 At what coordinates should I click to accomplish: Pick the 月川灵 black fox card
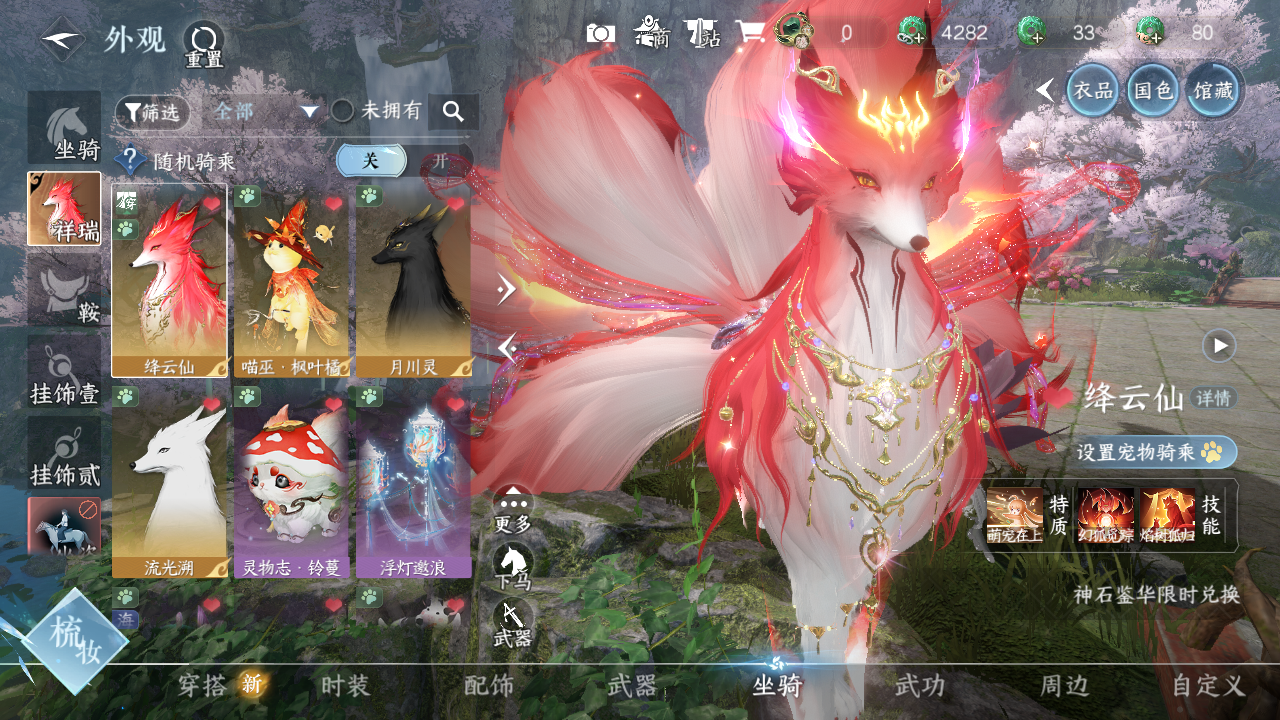click(x=413, y=280)
